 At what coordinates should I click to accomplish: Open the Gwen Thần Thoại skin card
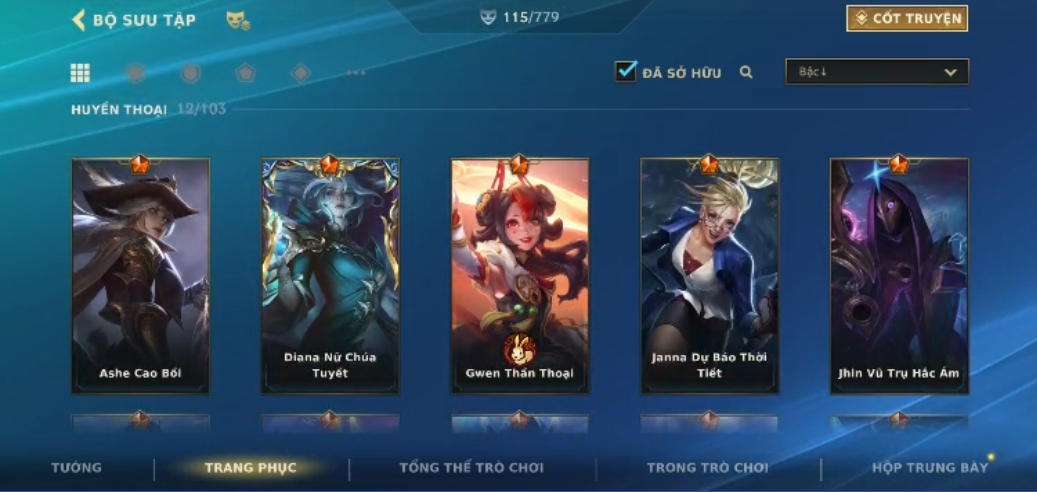[520, 275]
